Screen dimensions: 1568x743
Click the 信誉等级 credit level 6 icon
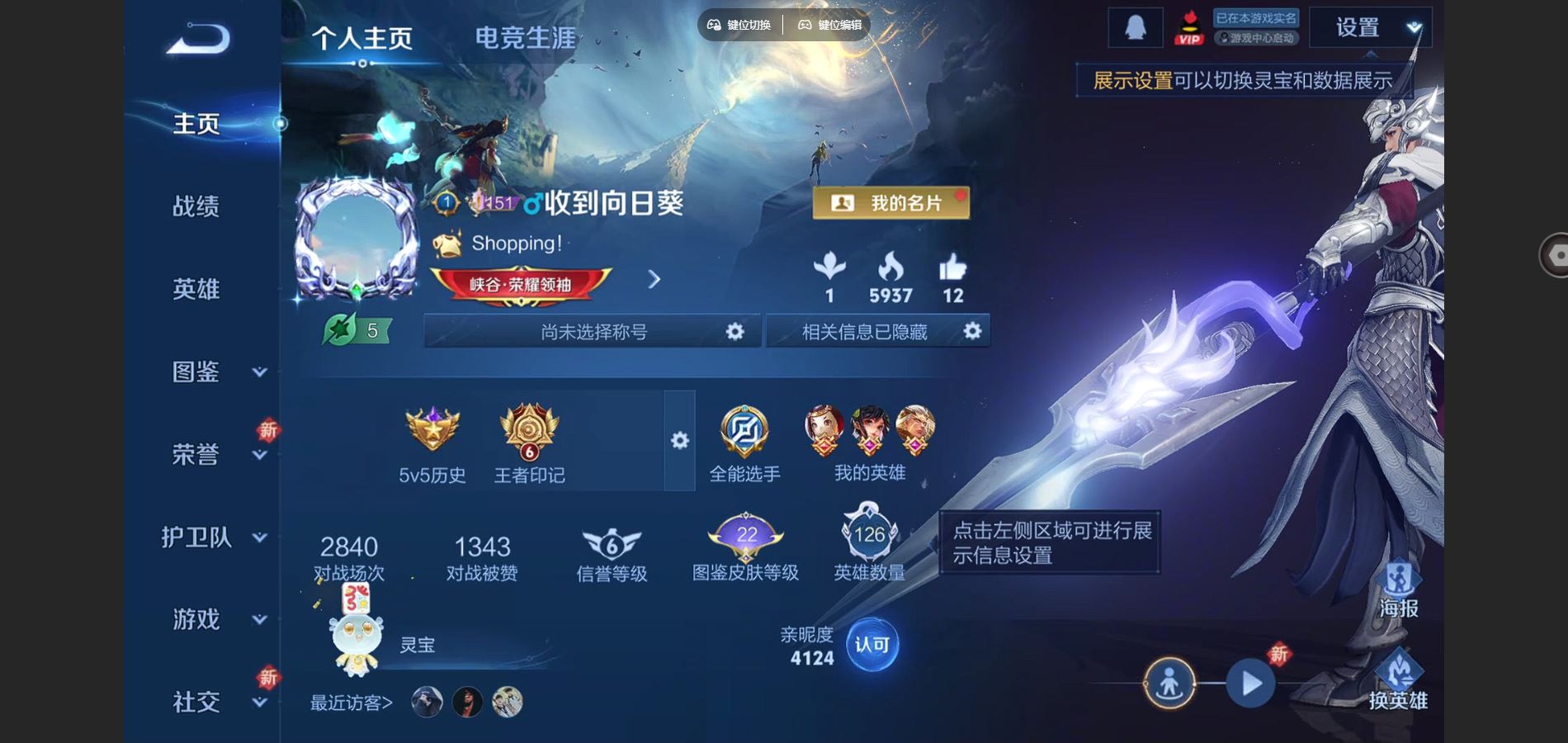point(609,541)
